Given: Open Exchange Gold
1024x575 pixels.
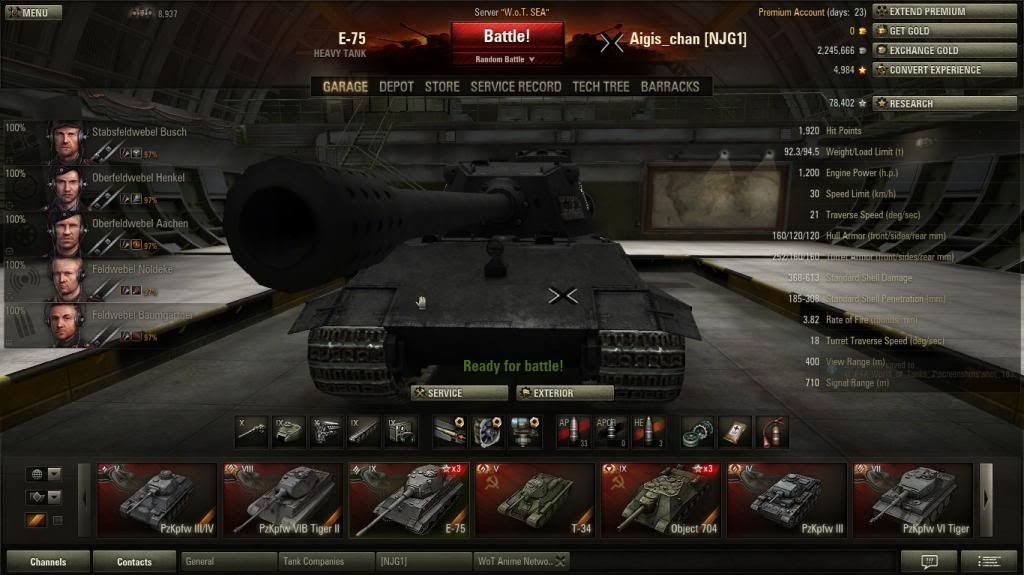Looking at the screenshot, I should [943, 50].
